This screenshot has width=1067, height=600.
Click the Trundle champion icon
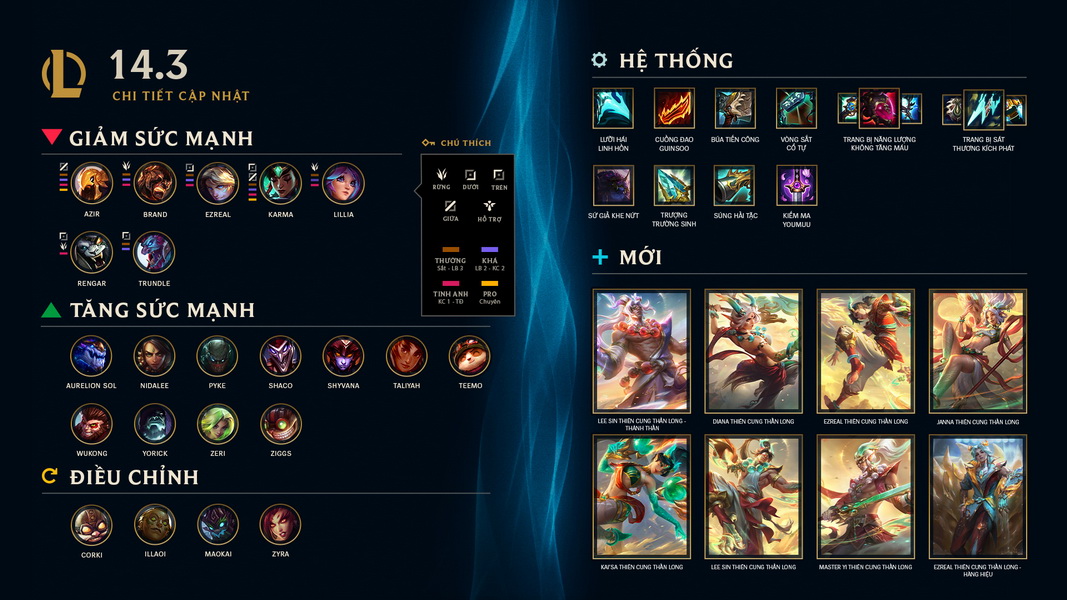tap(155, 253)
